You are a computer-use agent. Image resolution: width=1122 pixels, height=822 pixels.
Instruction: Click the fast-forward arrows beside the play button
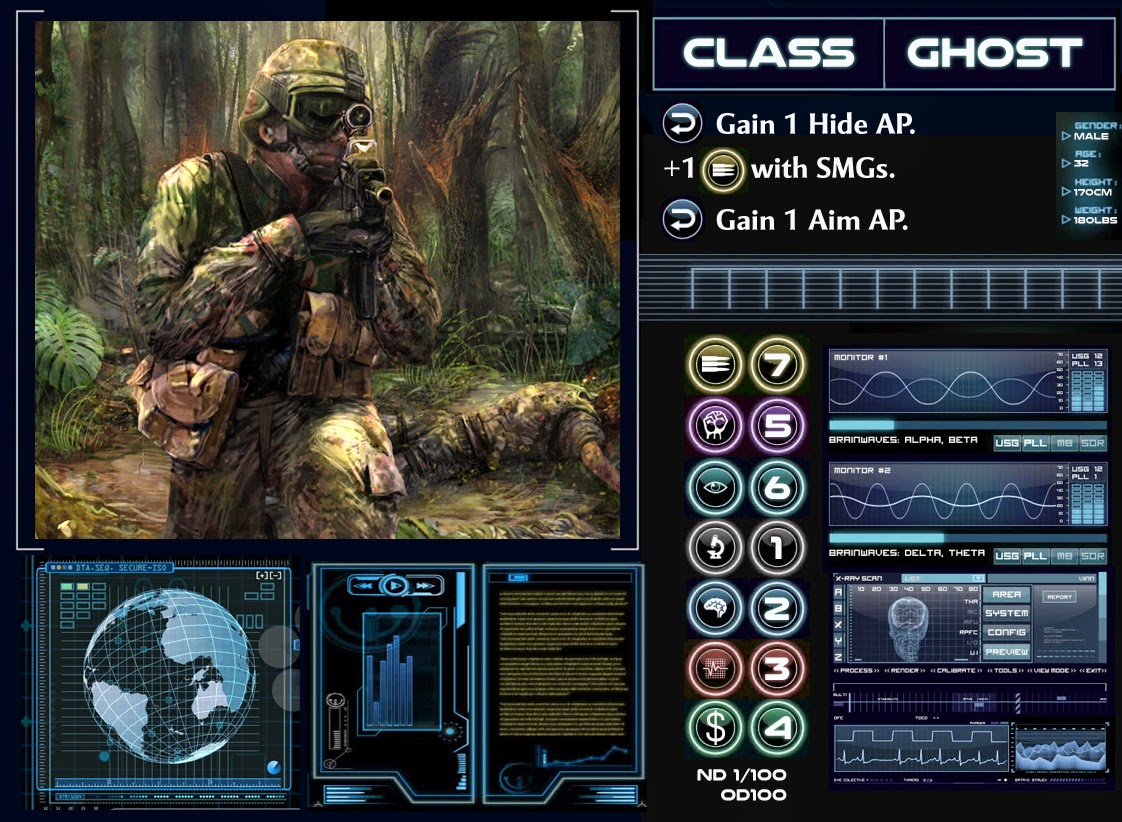[426, 585]
